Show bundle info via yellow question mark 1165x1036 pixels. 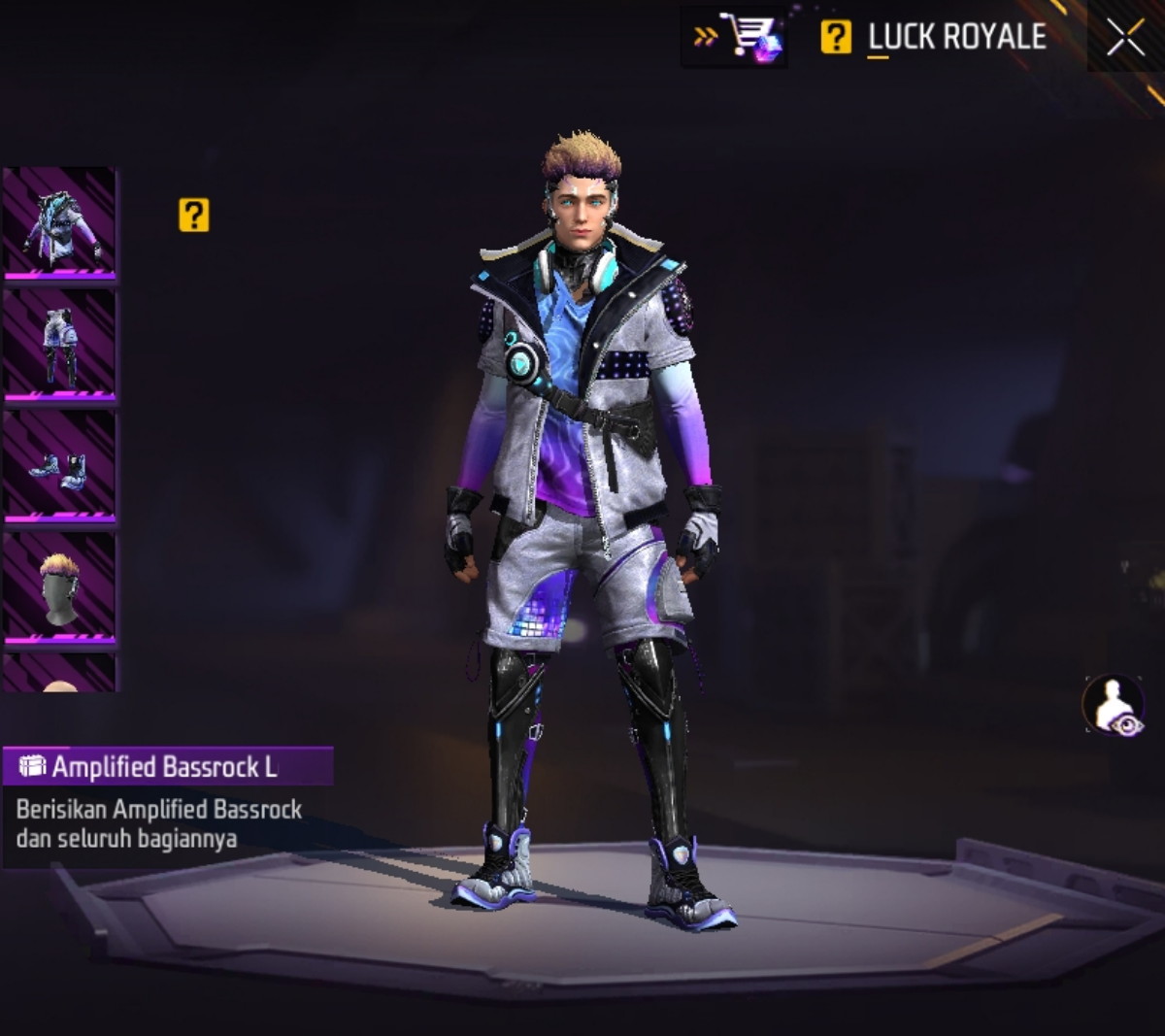coord(194,216)
